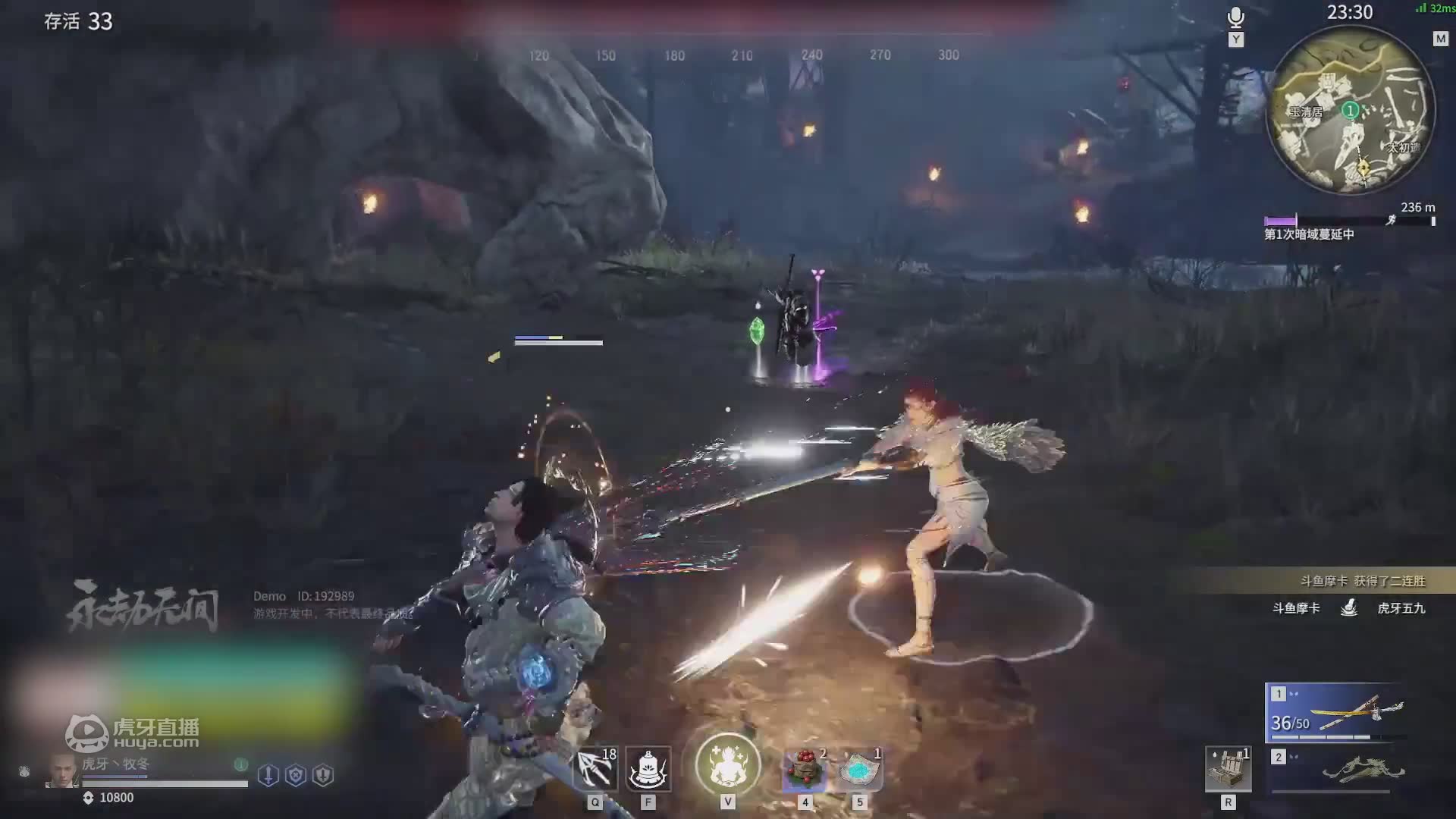This screenshot has height=819, width=1456.
Task: Use the grappling hook item
Action: (x=595, y=769)
